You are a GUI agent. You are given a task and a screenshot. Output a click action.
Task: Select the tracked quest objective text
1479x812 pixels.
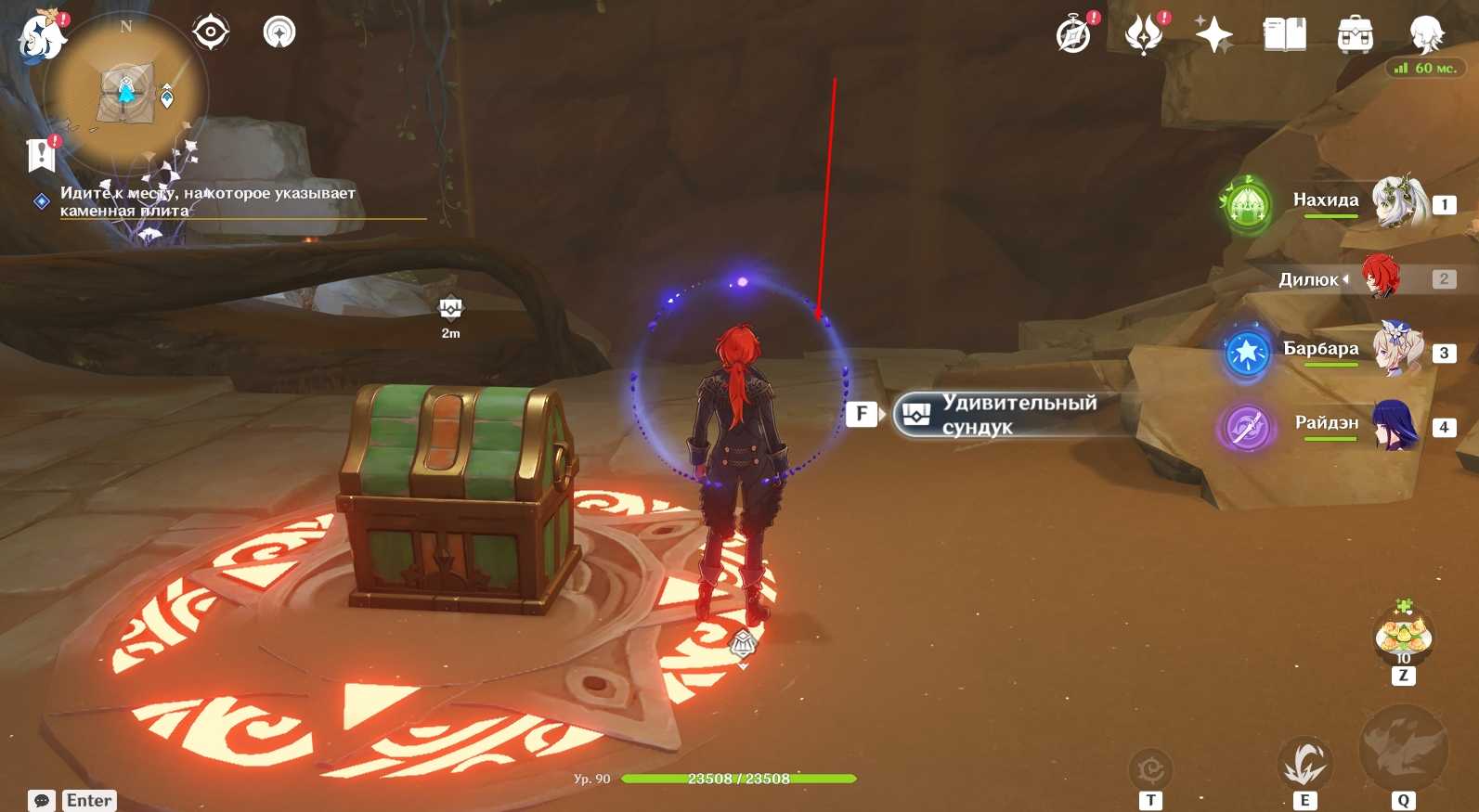(208, 201)
